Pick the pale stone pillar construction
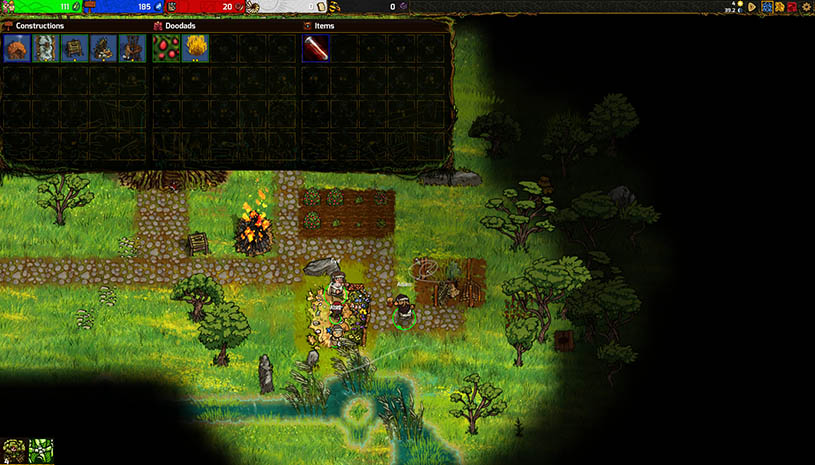Screen dimensions: 815x465 click(x=46, y=48)
